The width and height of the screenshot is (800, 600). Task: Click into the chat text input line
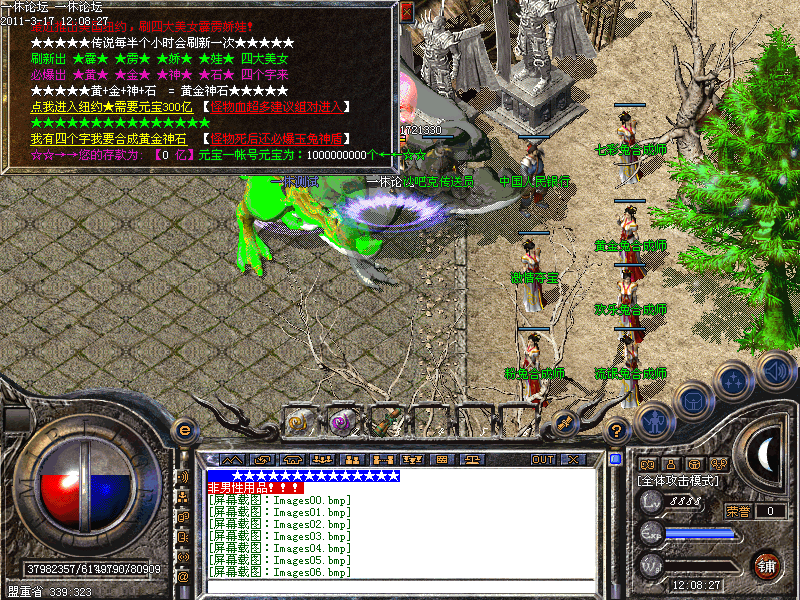tap(400, 587)
